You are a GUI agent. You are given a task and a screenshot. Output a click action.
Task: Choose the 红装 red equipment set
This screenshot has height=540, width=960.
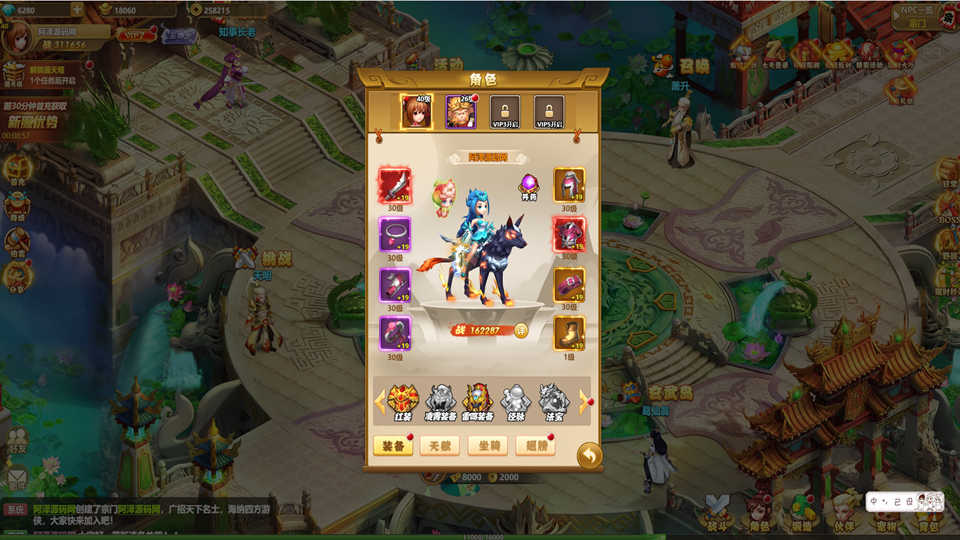(x=403, y=400)
